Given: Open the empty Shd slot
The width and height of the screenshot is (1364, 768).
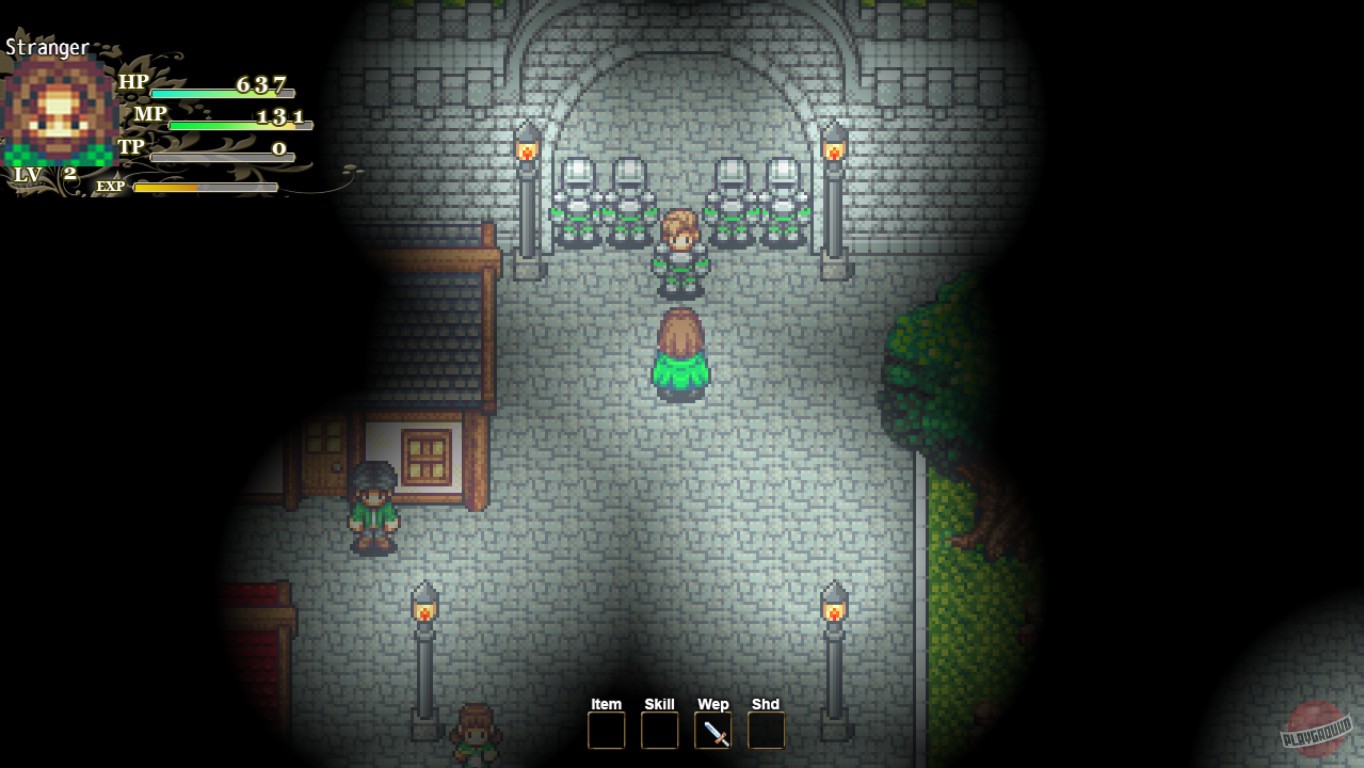Looking at the screenshot, I should coord(766,733).
